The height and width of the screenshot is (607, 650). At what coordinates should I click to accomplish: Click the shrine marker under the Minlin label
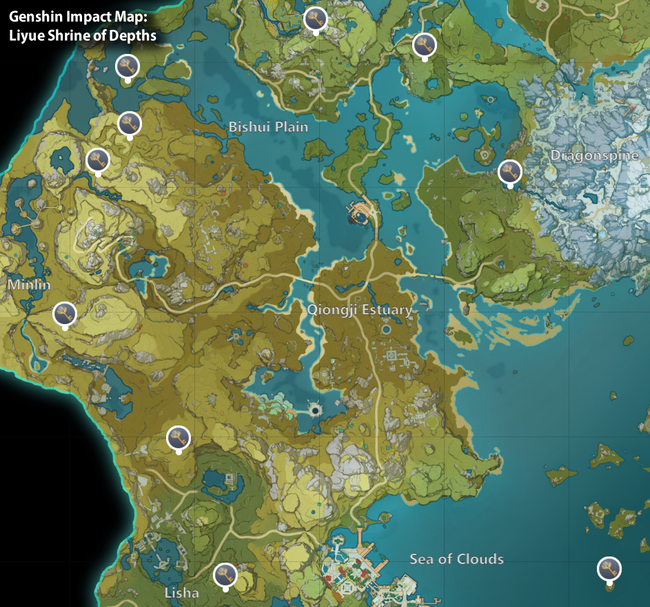(x=65, y=315)
